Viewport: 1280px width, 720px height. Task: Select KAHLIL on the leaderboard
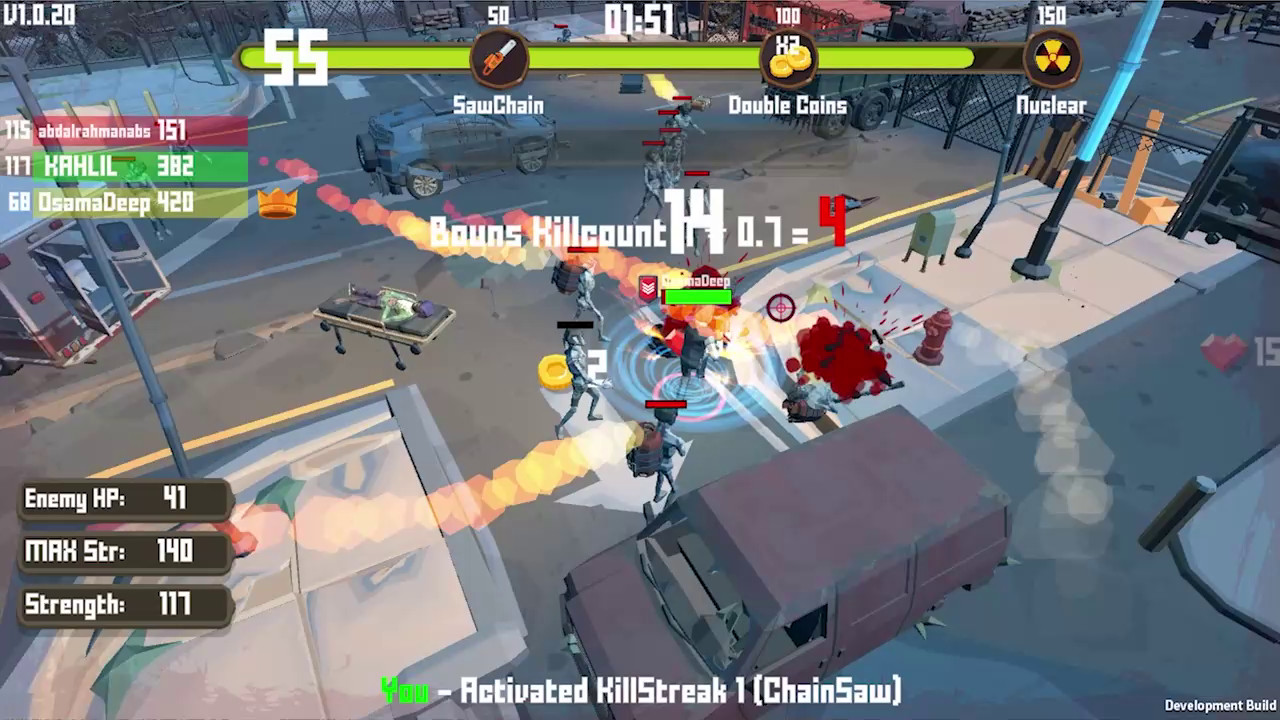pyautogui.click(x=110, y=168)
